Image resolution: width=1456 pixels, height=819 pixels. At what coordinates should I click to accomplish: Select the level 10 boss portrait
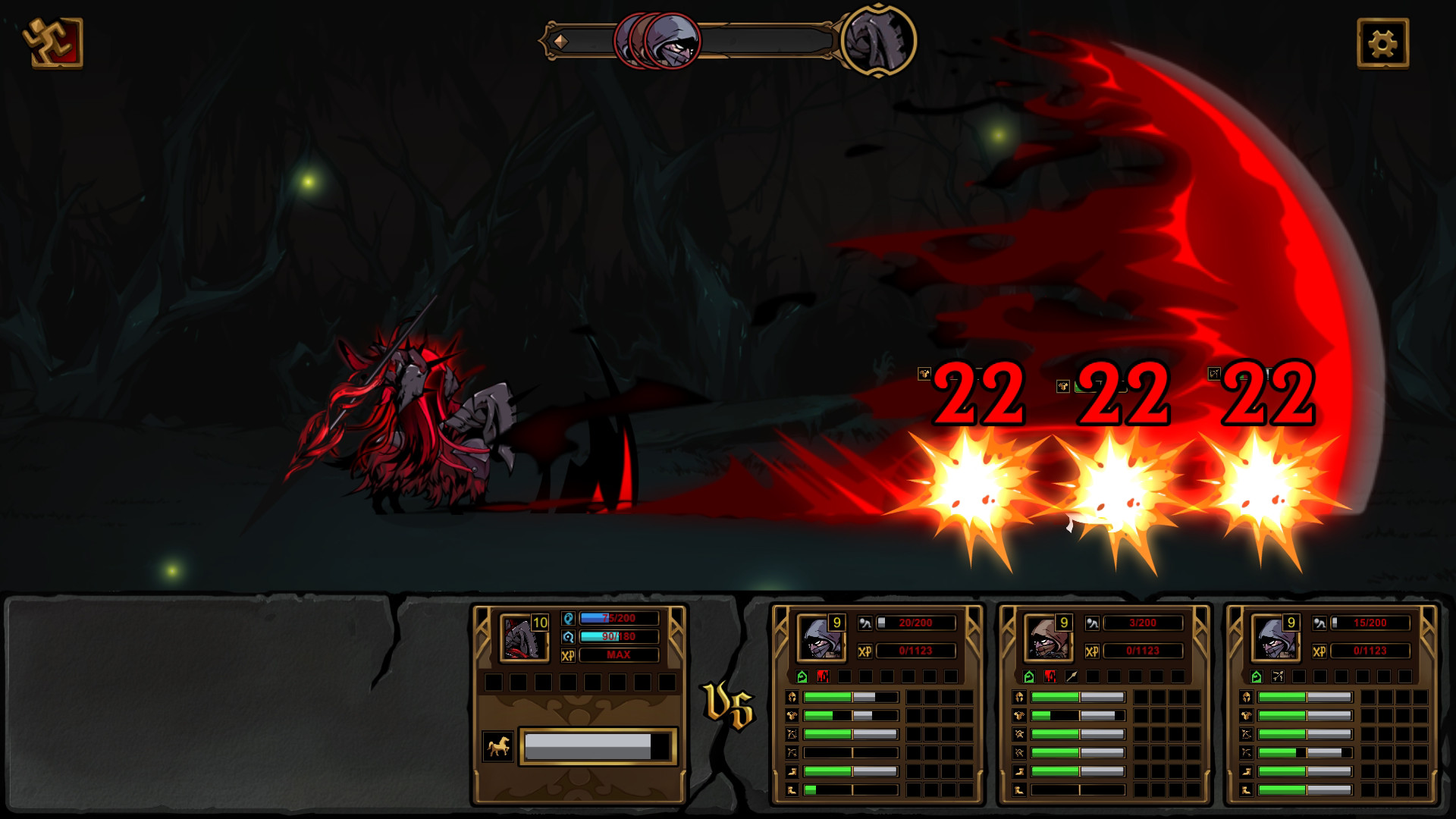pyautogui.click(x=523, y=639)
